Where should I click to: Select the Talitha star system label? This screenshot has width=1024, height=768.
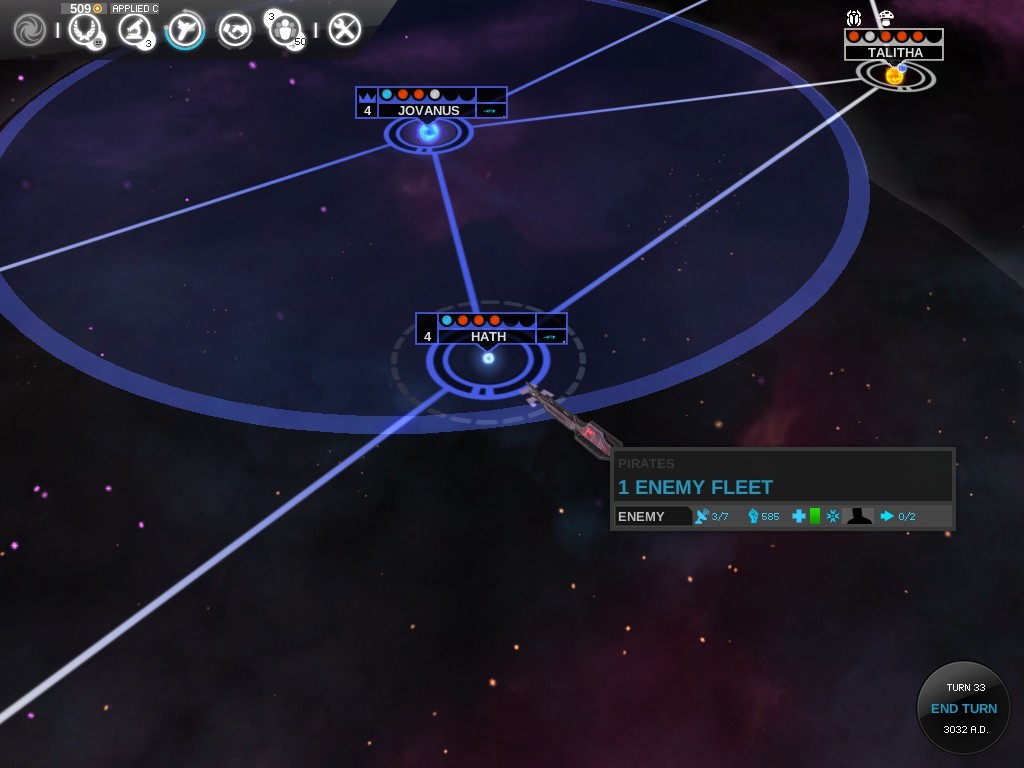[x=895, y=52]
